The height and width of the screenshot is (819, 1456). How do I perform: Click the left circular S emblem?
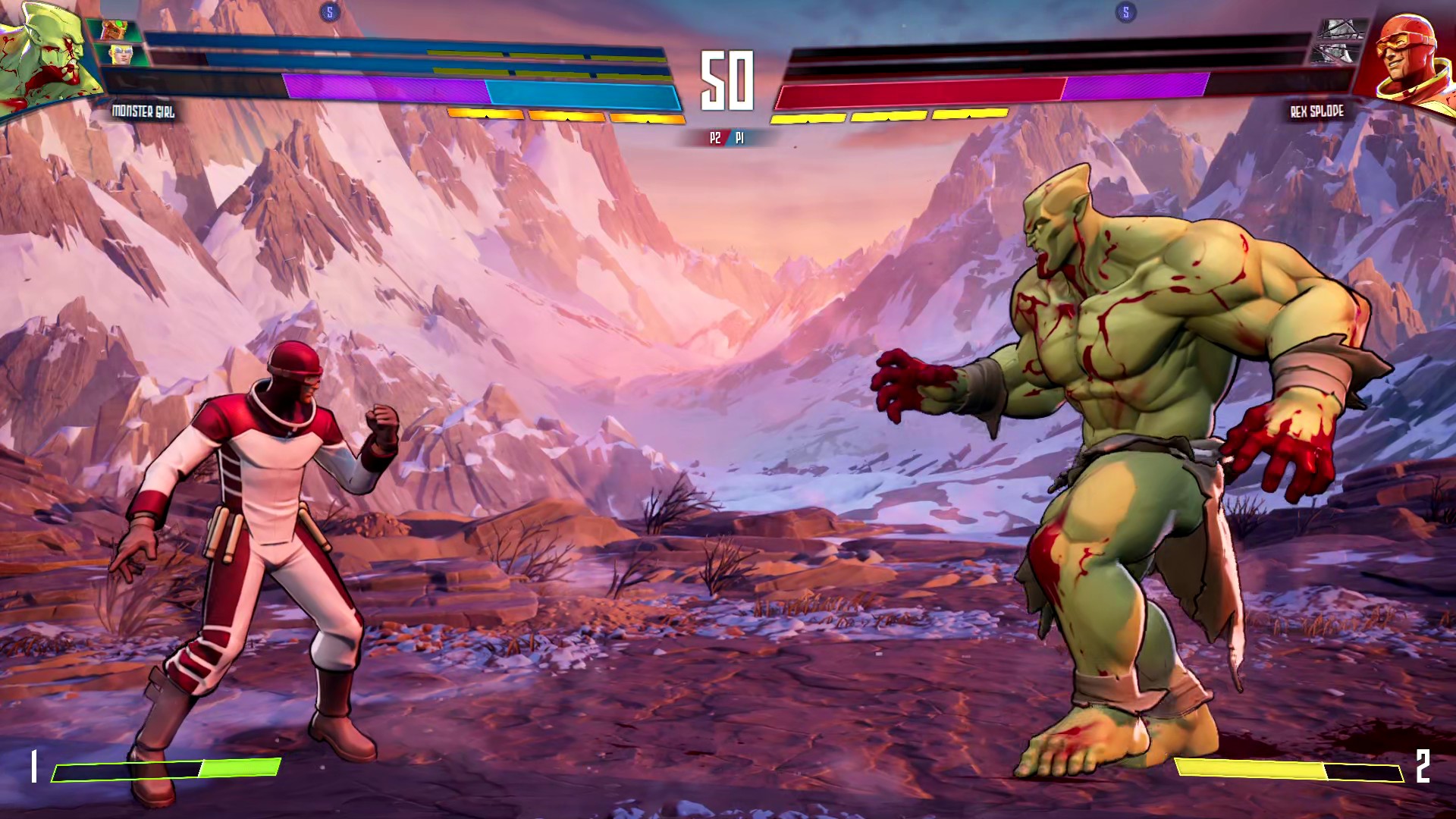(329, 11)
